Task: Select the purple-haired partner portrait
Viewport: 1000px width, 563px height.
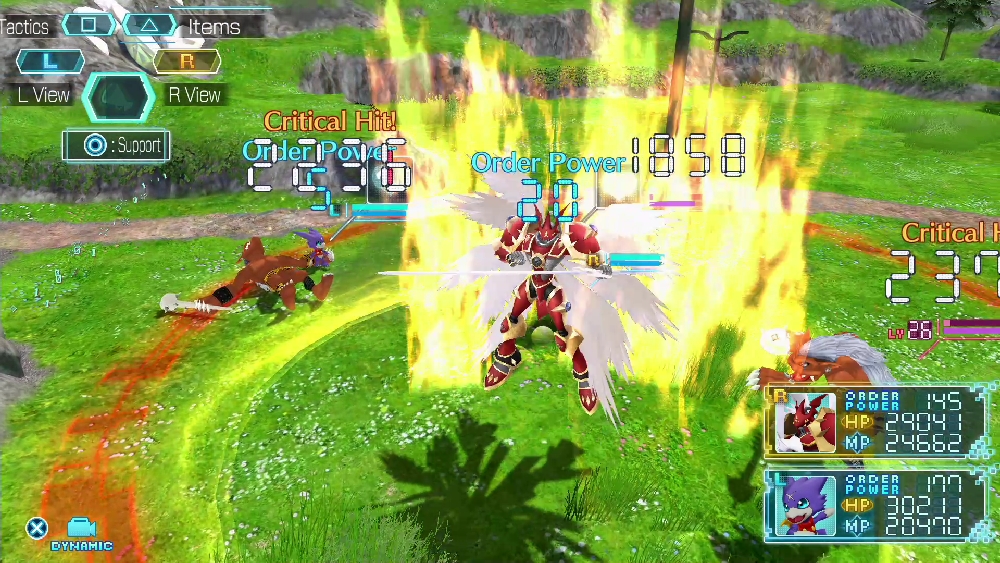Action: click(x=806, y=505)
